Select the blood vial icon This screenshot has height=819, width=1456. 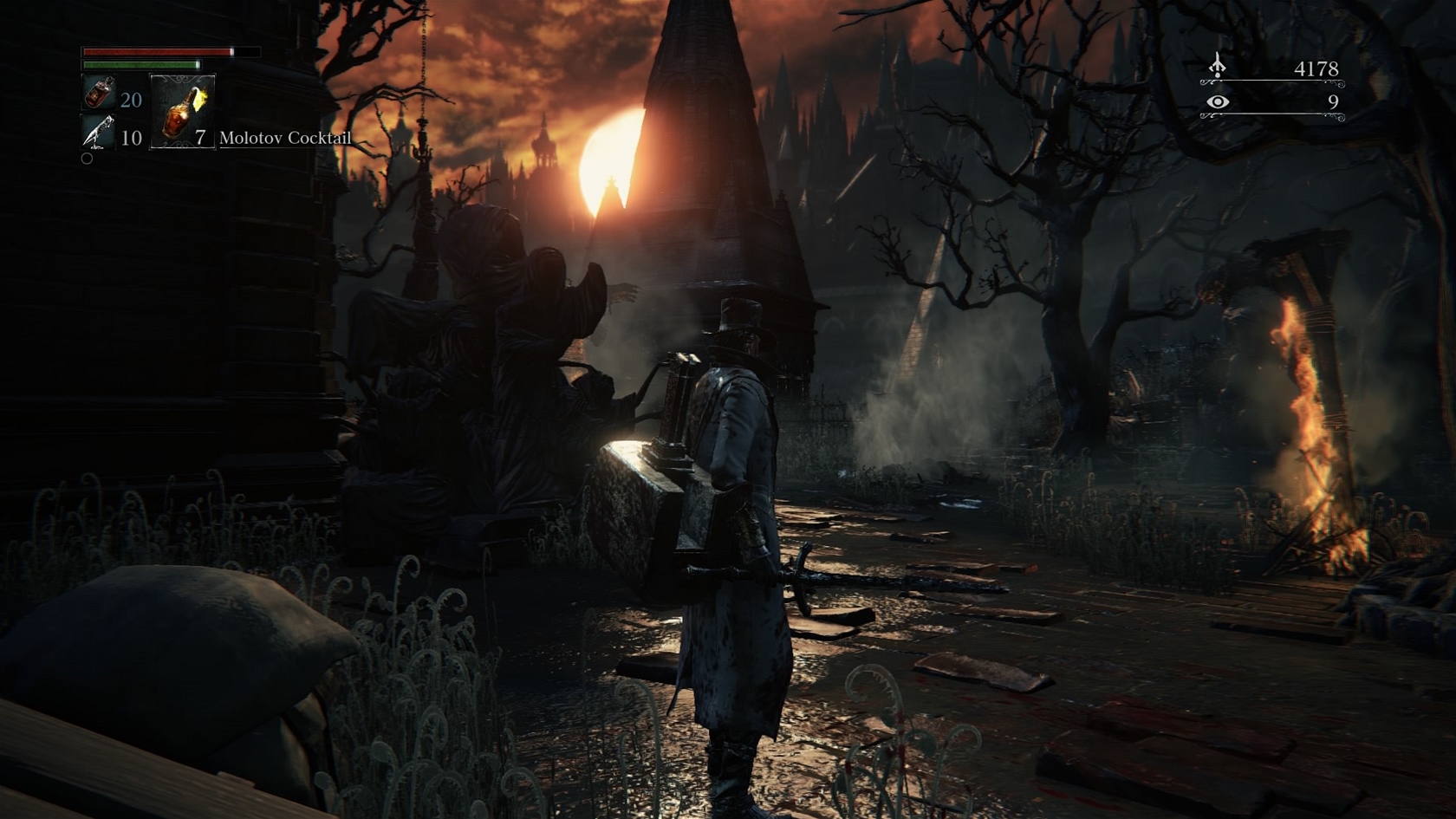[x=98, y=92]
